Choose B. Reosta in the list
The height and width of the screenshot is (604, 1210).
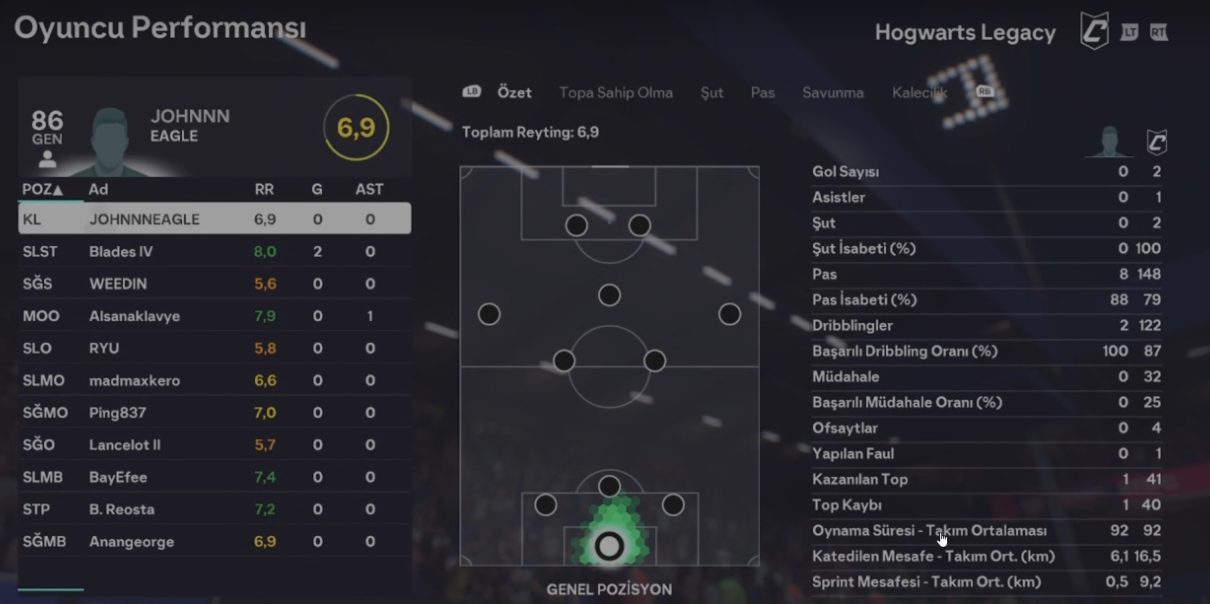click(214, 509)
